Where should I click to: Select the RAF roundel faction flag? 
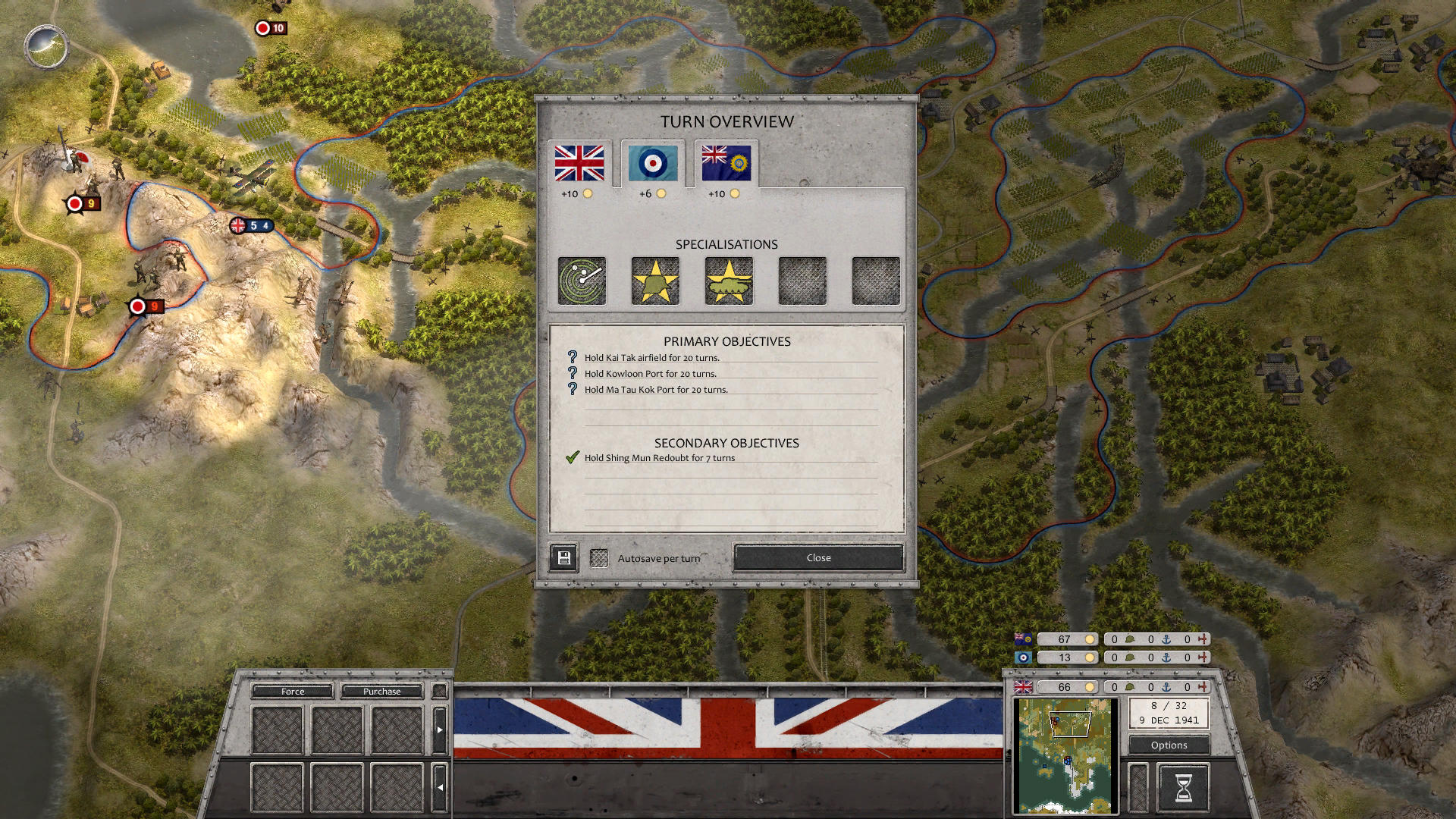652,162
